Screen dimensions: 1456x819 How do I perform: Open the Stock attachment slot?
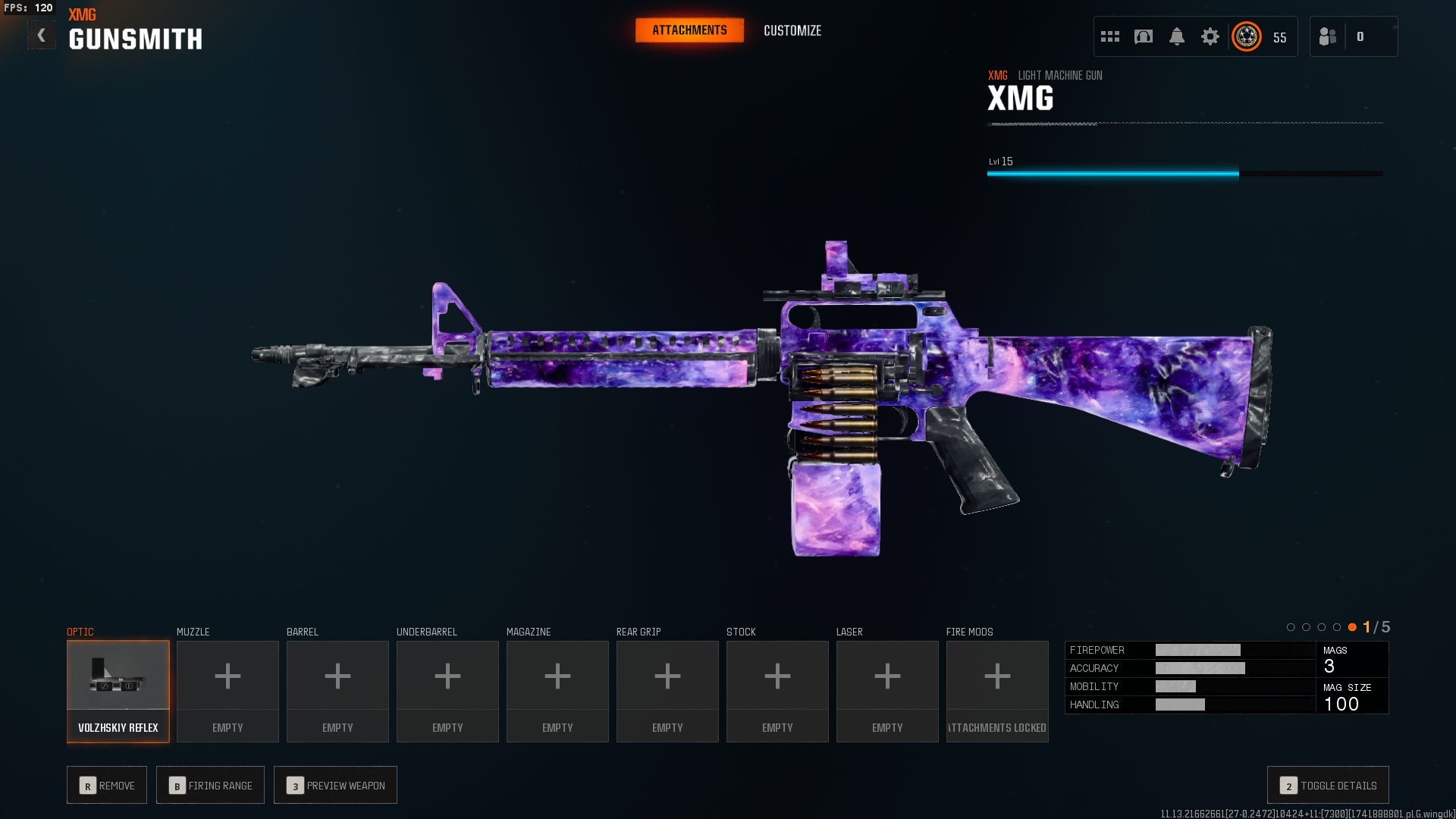click(x=777, y=691)
